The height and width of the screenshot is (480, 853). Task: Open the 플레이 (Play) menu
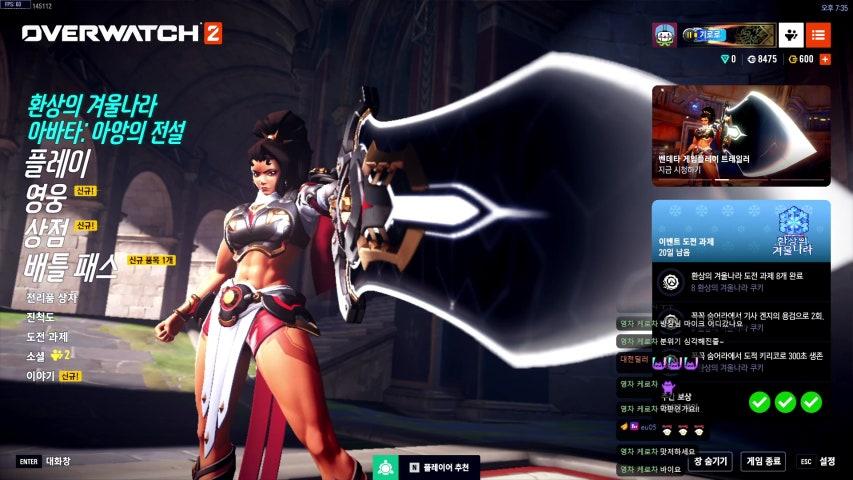click(x=58, y=163)
